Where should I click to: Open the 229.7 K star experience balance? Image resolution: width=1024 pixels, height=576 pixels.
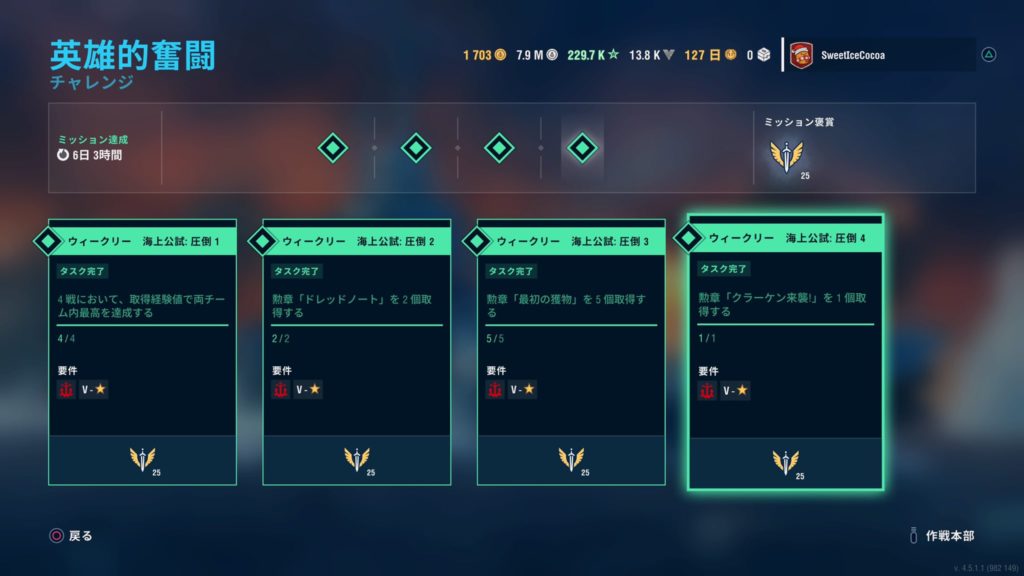pos(593,55)
